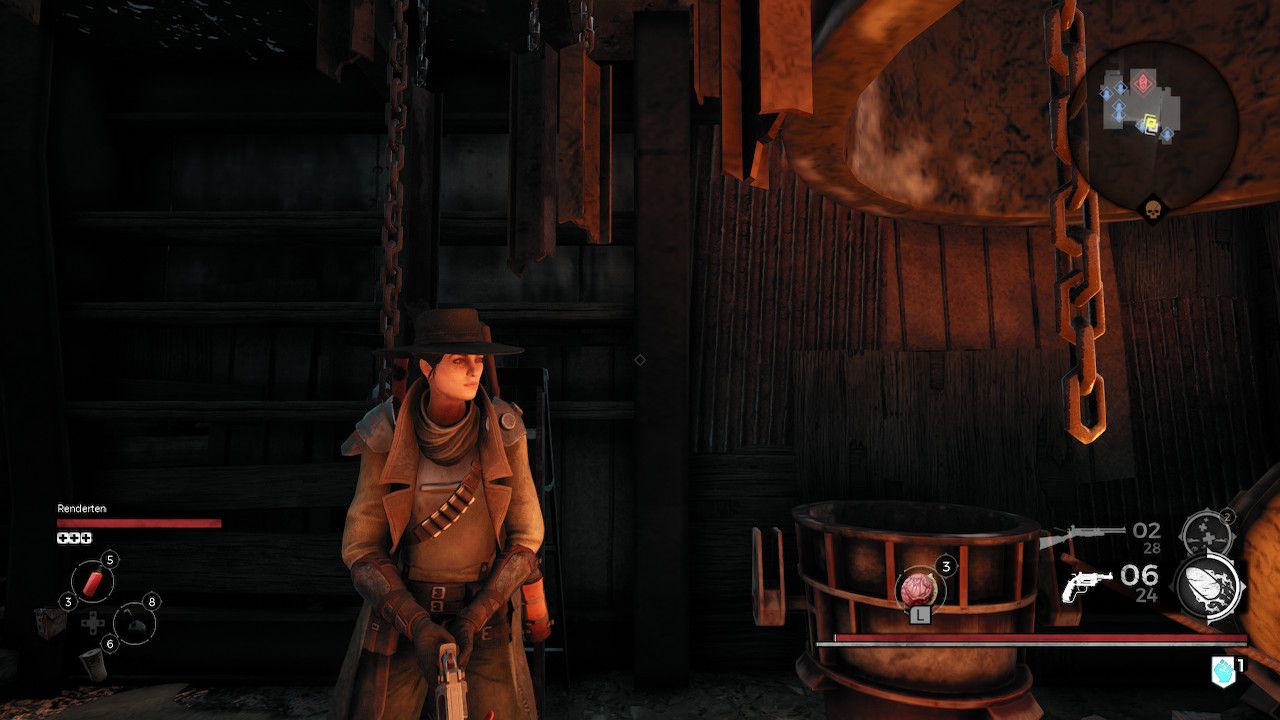Click the red marker on the minimap

coord(1142,82)
